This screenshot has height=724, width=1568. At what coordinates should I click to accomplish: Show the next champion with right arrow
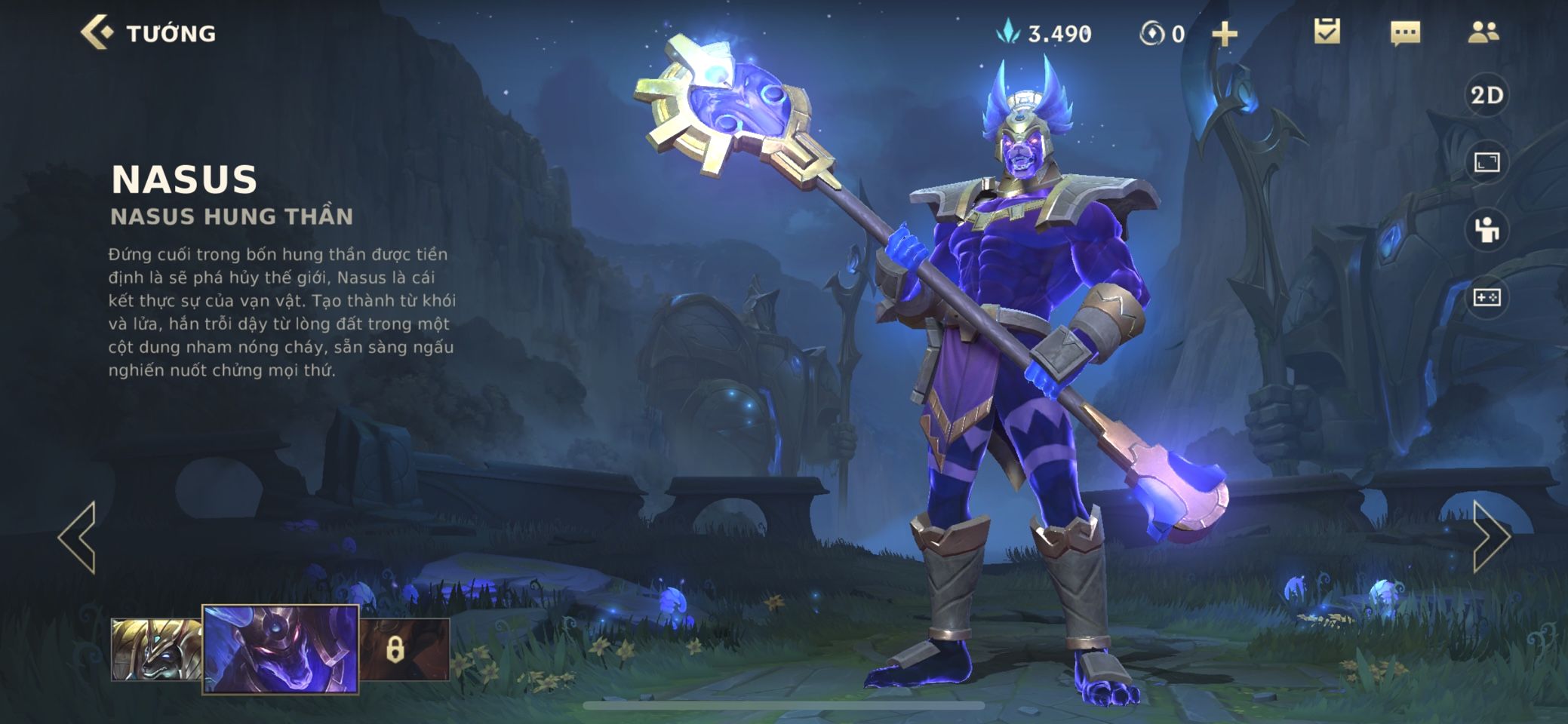1491,537
